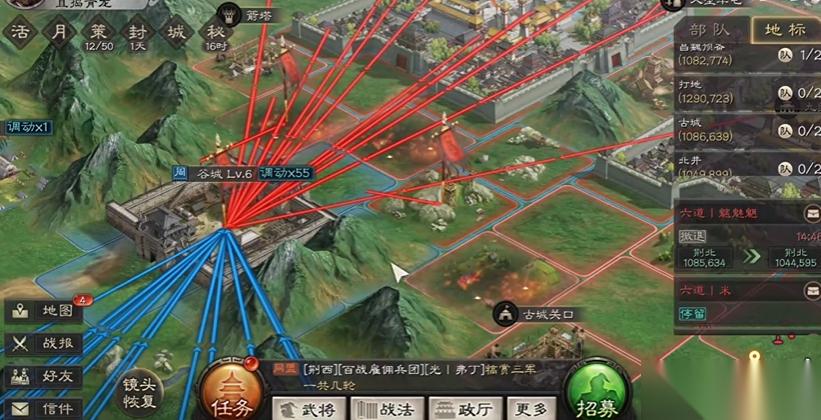The height and width of the screenshot is (420, 821).
Task: Open the 武将 generals menu
Action: pyautogui.click(x=309, y=408)
